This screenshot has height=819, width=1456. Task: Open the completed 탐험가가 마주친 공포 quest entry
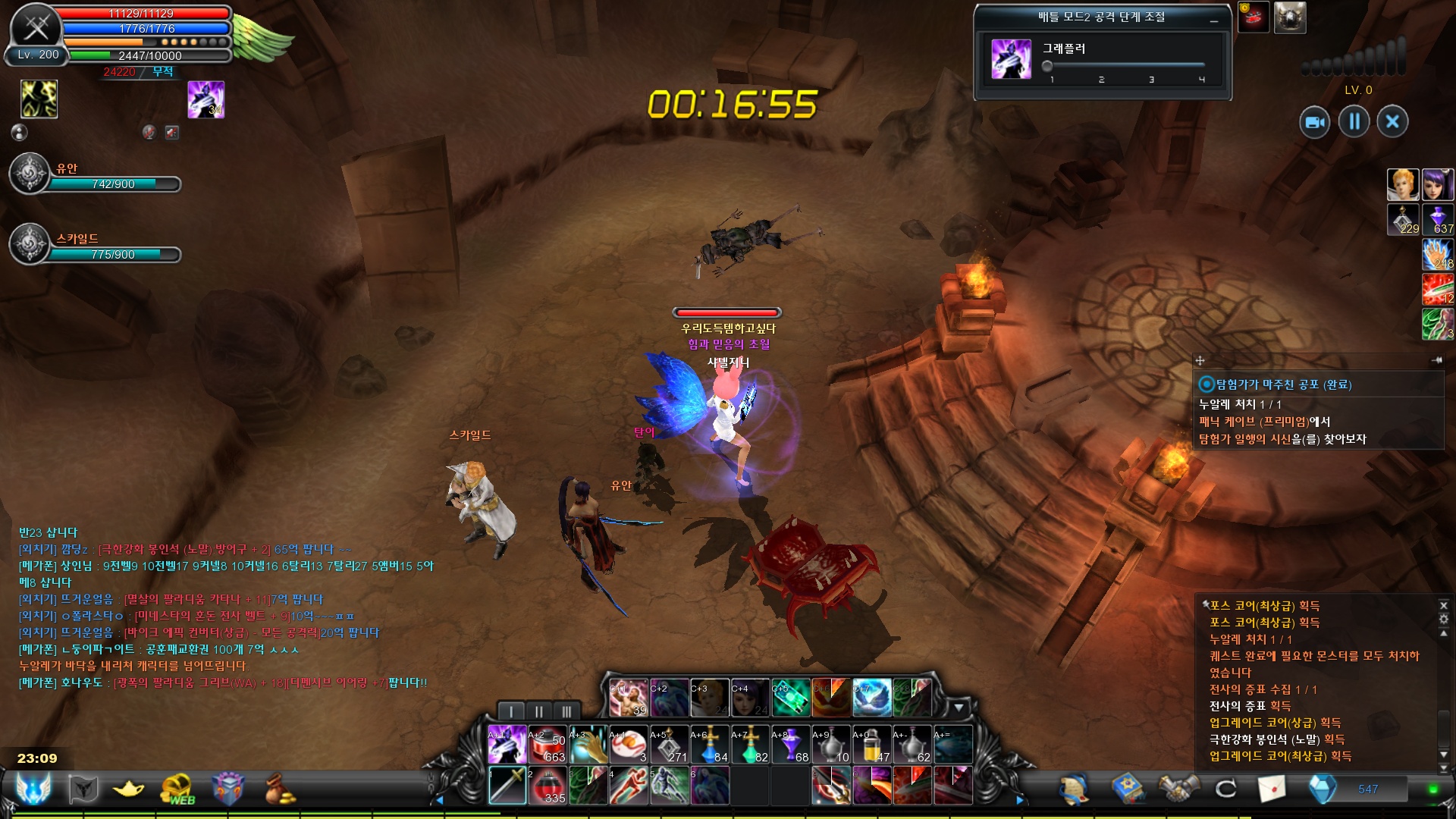point(1283,384)
